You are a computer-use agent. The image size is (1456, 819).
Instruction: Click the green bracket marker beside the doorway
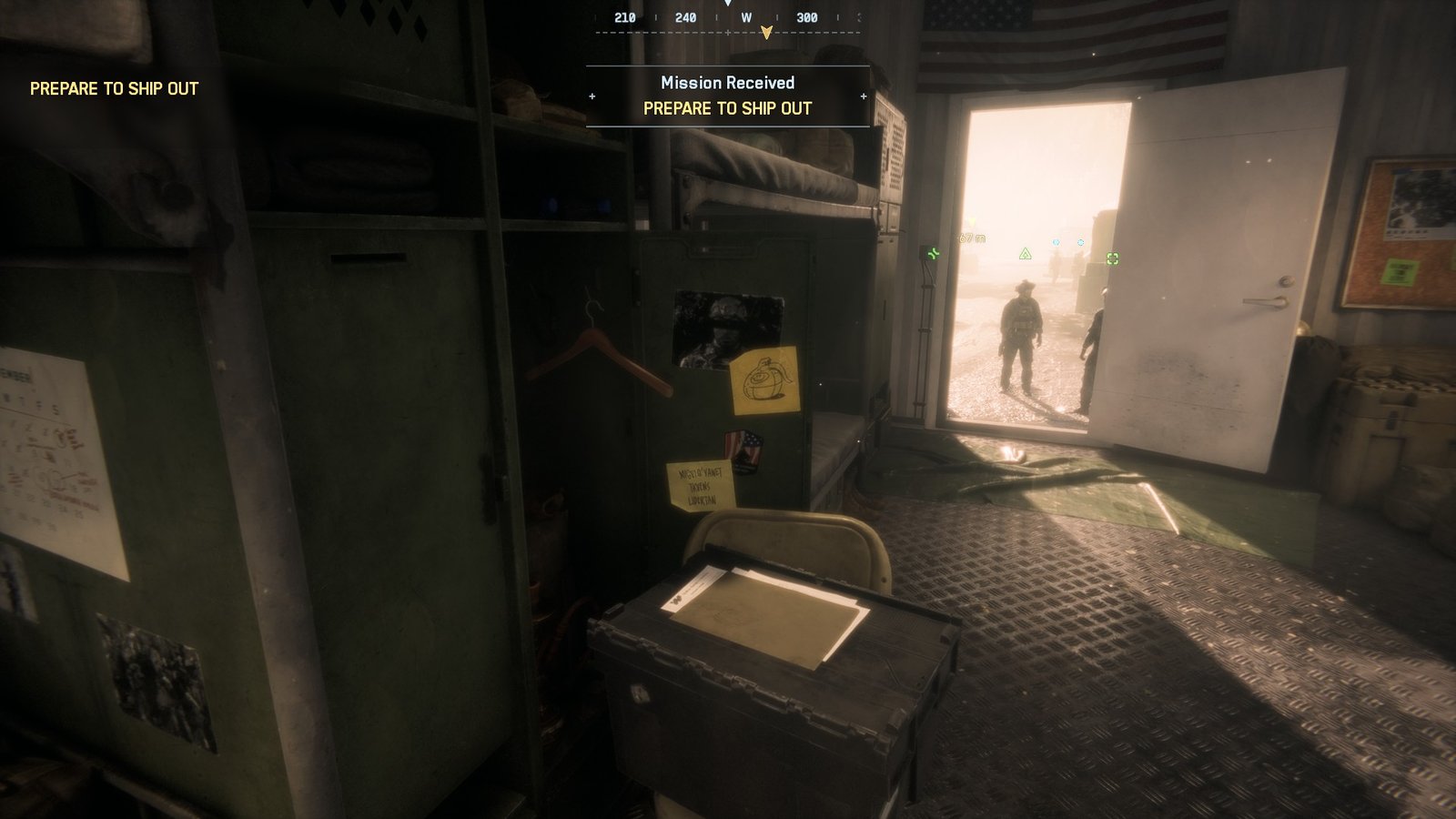click(1112, 259)
